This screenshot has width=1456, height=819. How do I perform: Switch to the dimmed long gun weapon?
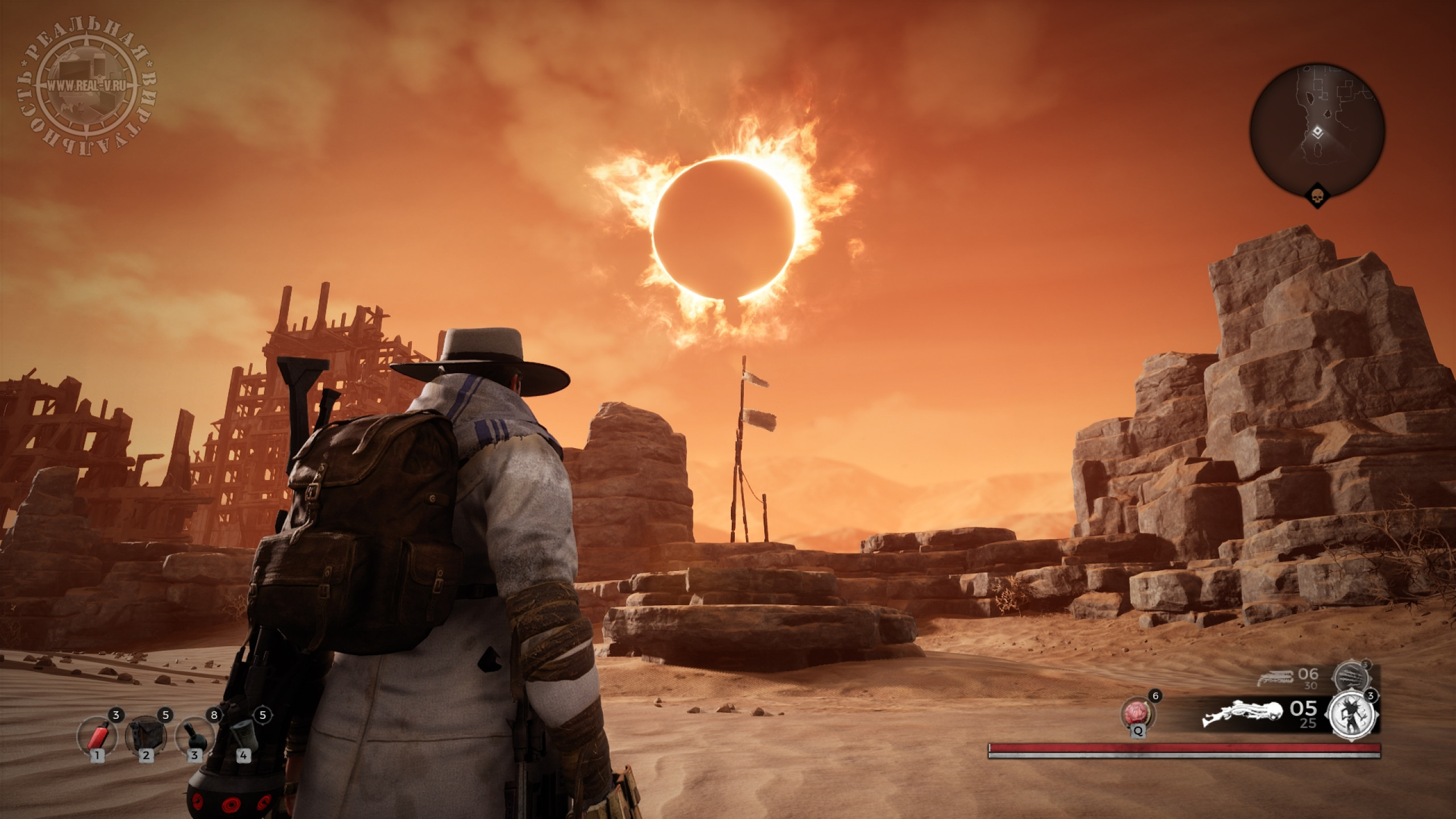pos(1275,678)
